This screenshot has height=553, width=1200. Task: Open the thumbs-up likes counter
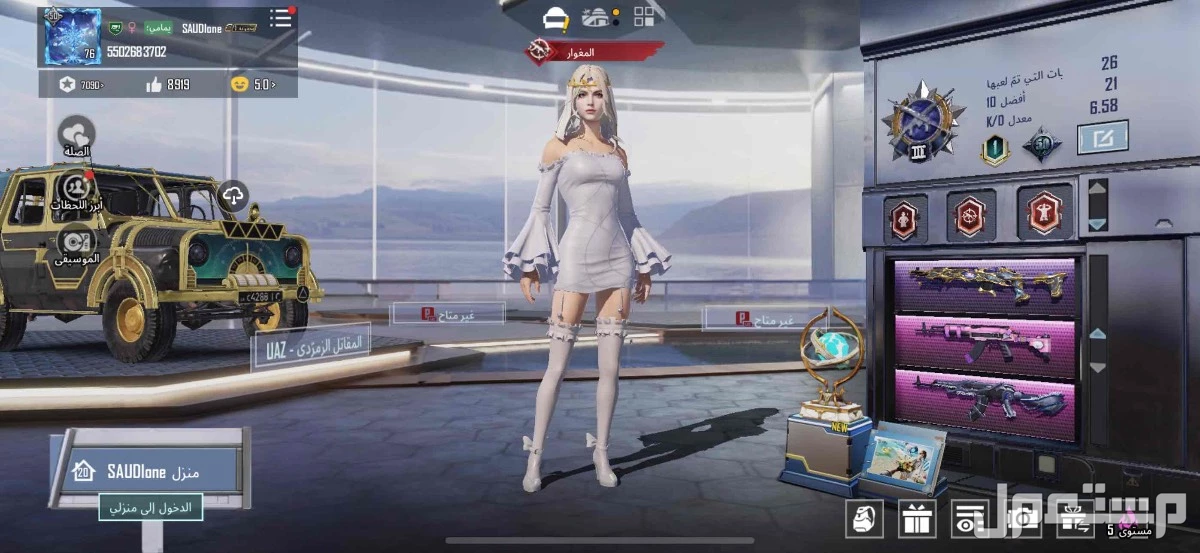[x=168, y=85]
